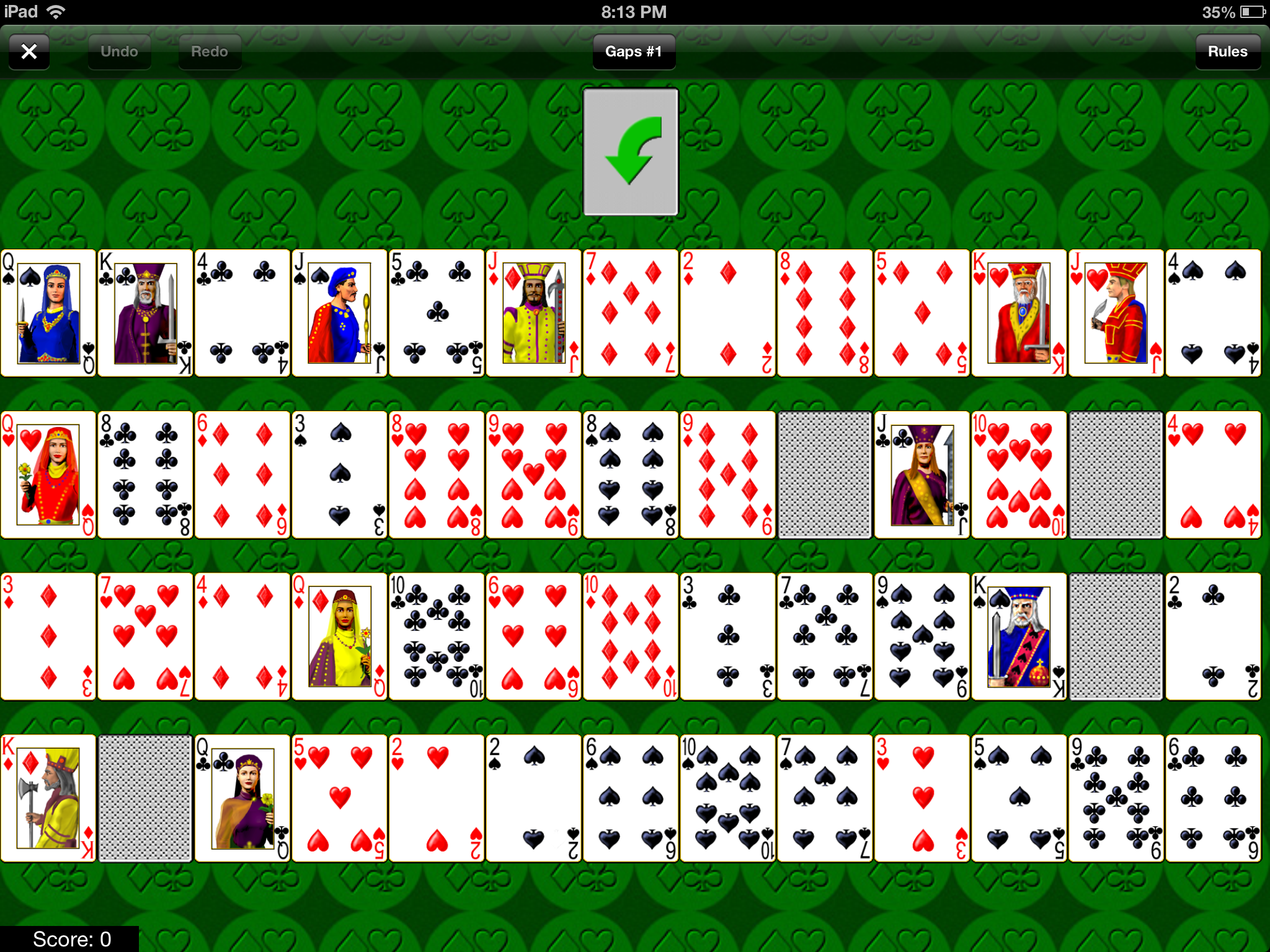Open the Rules
Viewport: 1270px width, 952px height.
pyautogui.click(x=1227, y=51)
